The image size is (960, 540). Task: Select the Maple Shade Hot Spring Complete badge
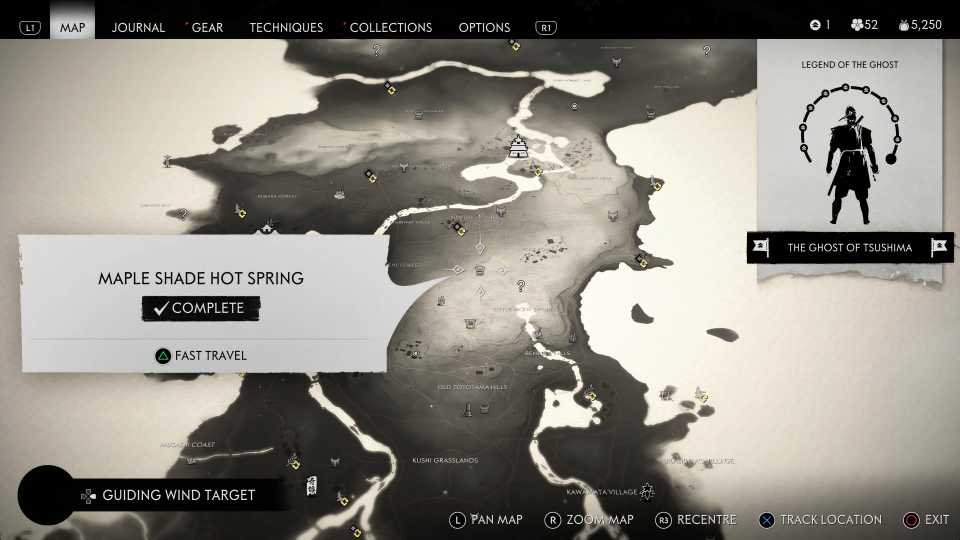coord(200,308)
